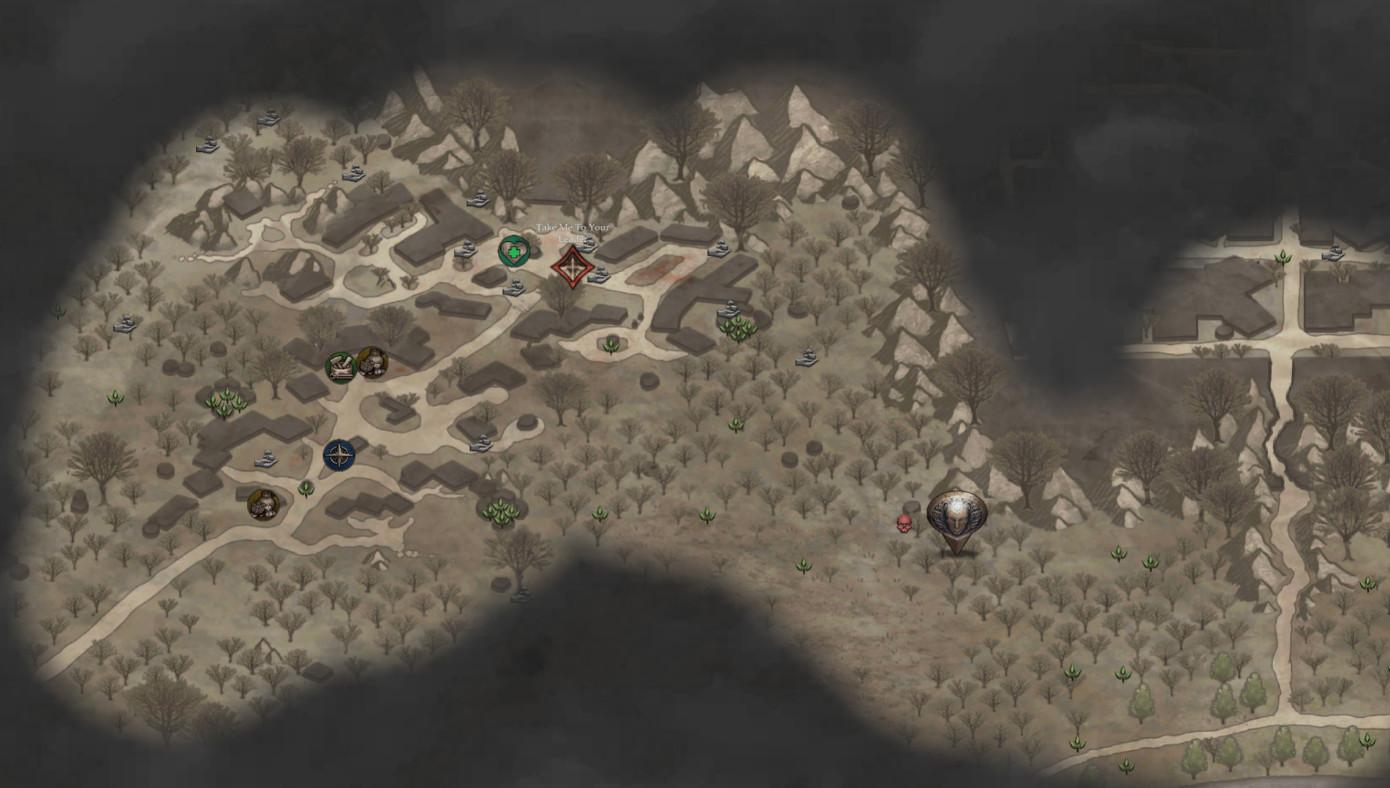Screen dimensions: 1390x788
Task: Select the red skull marker near the player
Action: tap(905, 523)
